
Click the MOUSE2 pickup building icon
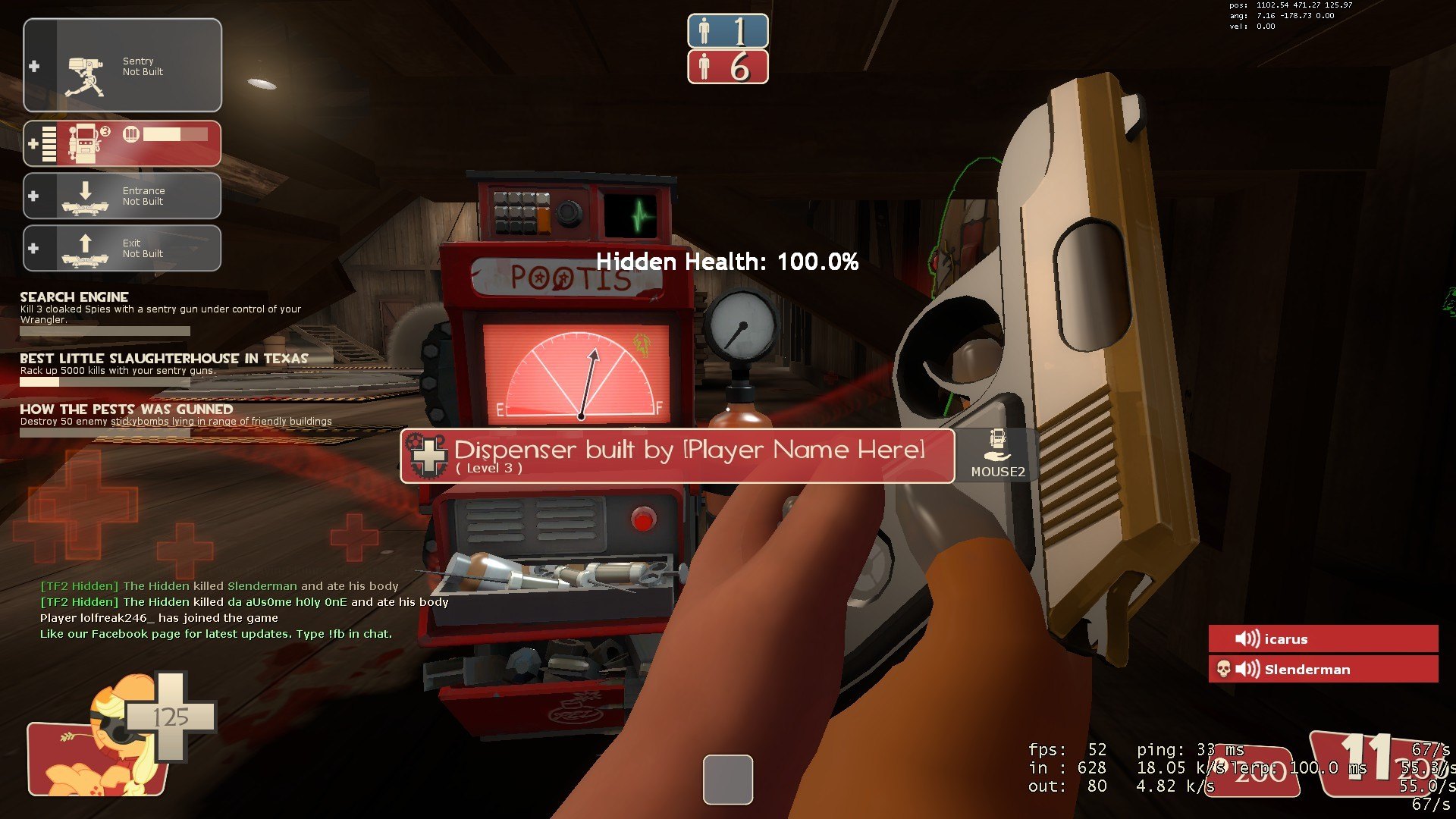[x=997, y=455]
